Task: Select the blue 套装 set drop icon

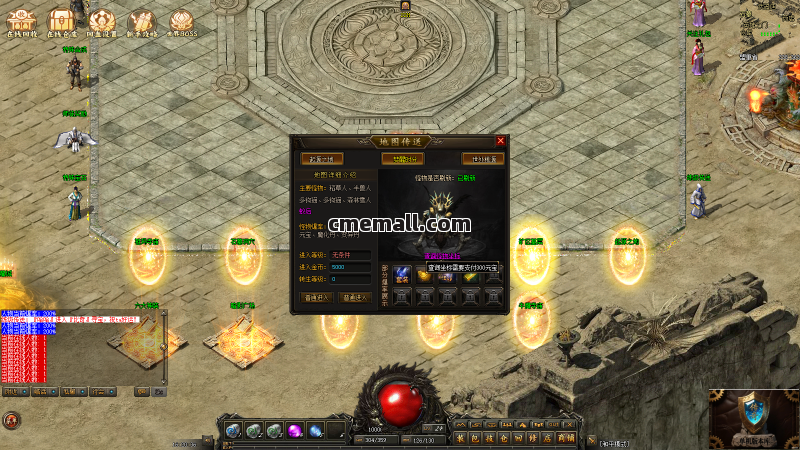Action: pyautogui.click(x=401, y=273)
